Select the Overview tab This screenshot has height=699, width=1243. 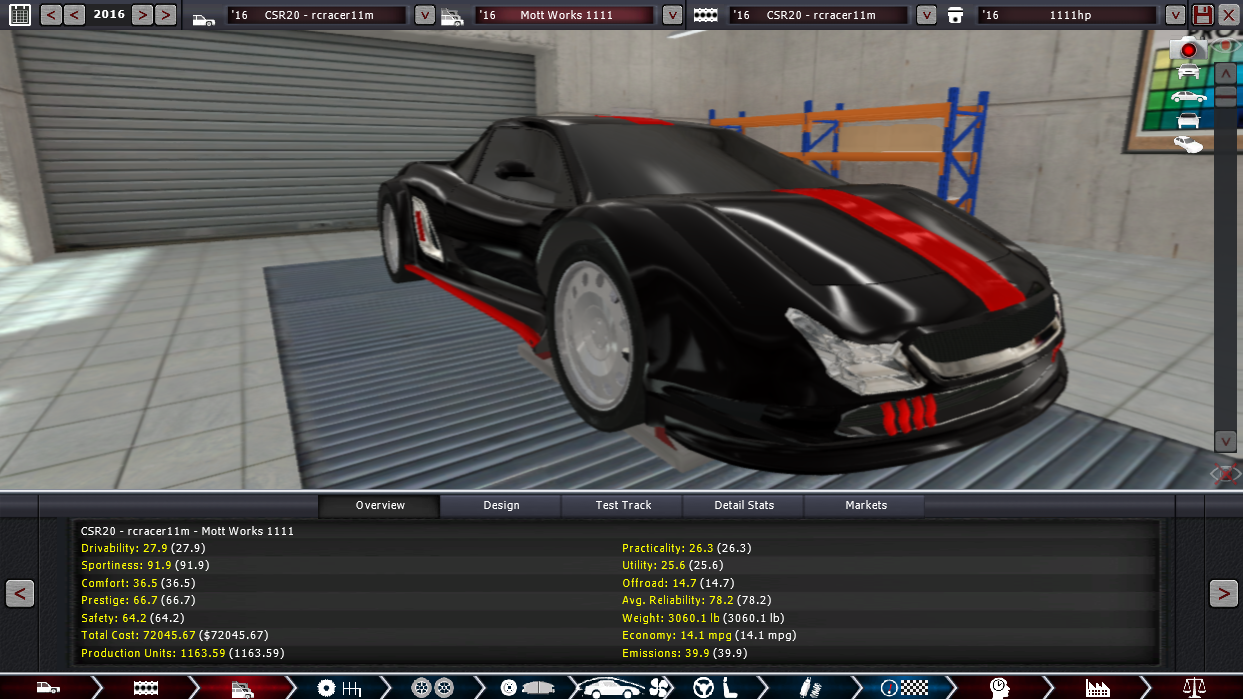coord(380,505)
